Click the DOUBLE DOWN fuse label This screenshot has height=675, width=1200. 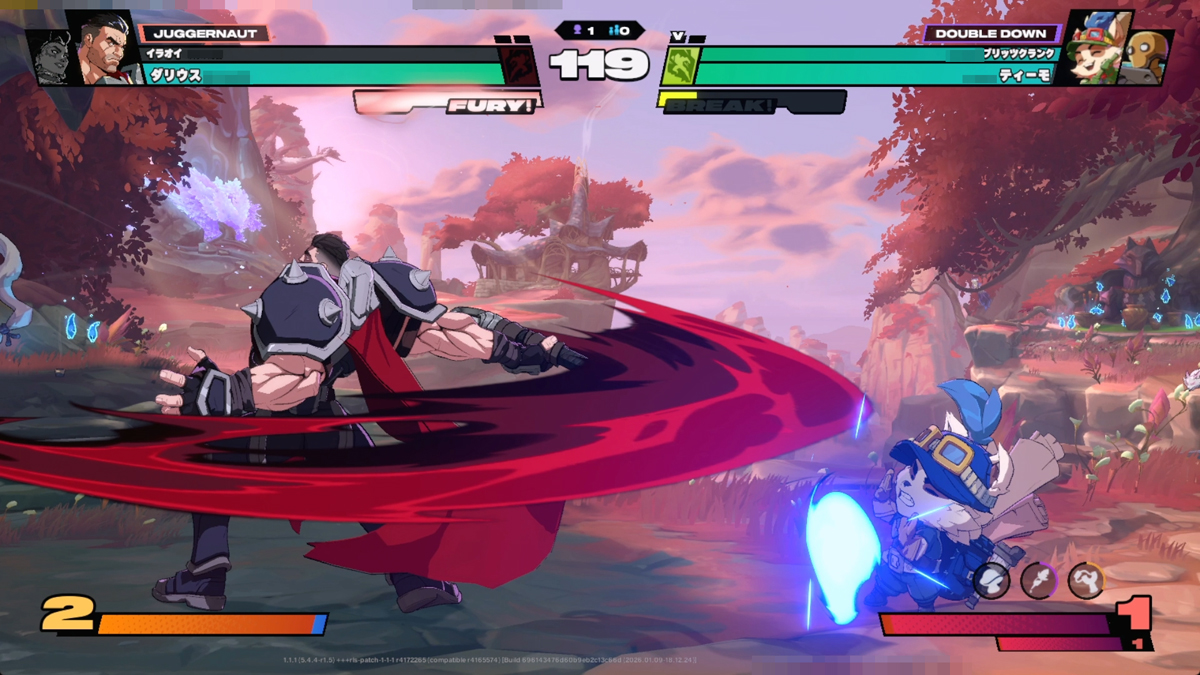tap(990, 33)
